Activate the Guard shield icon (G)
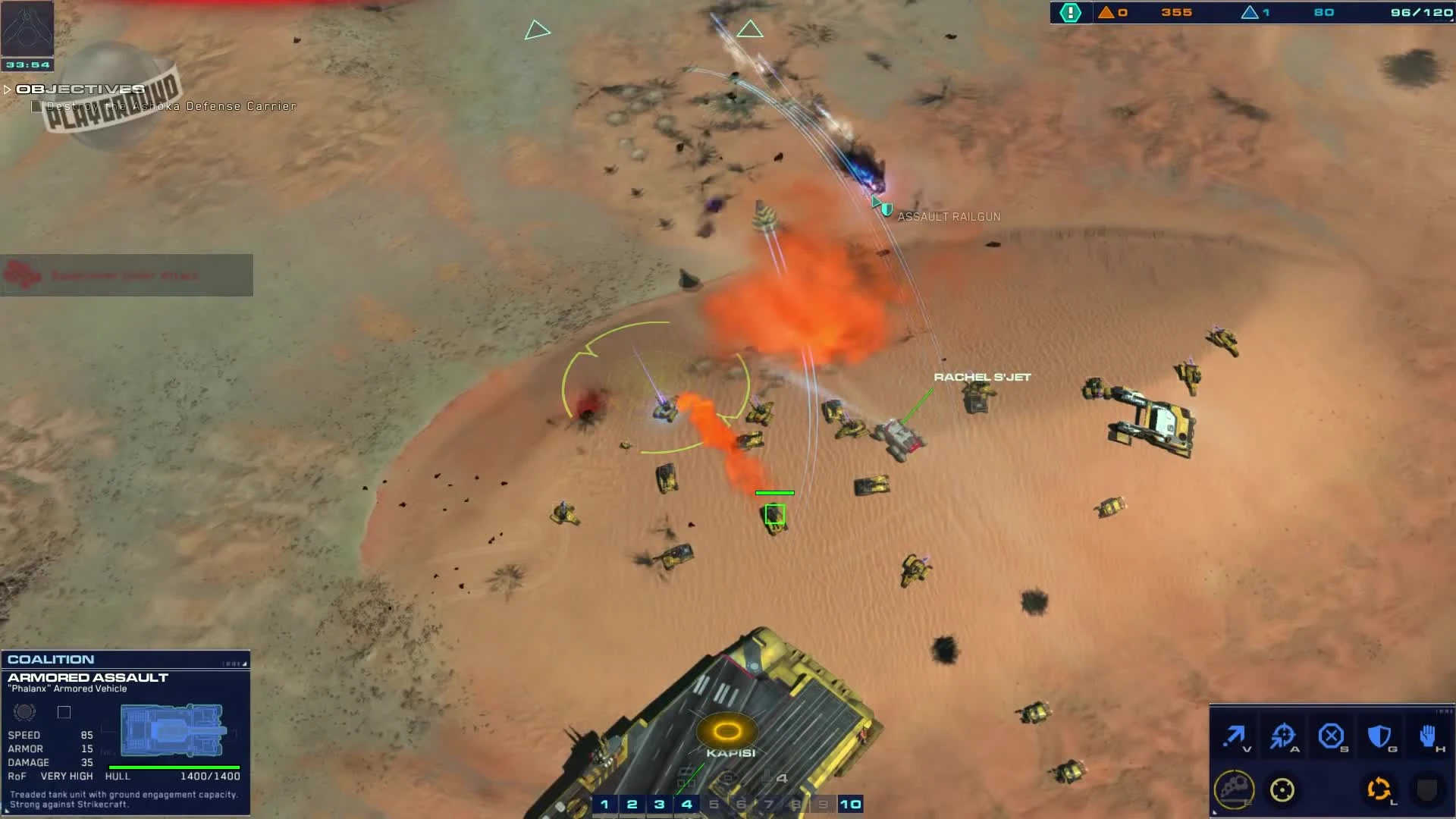This screenshot has width=1456, height=819. (x=1381, y=736)
